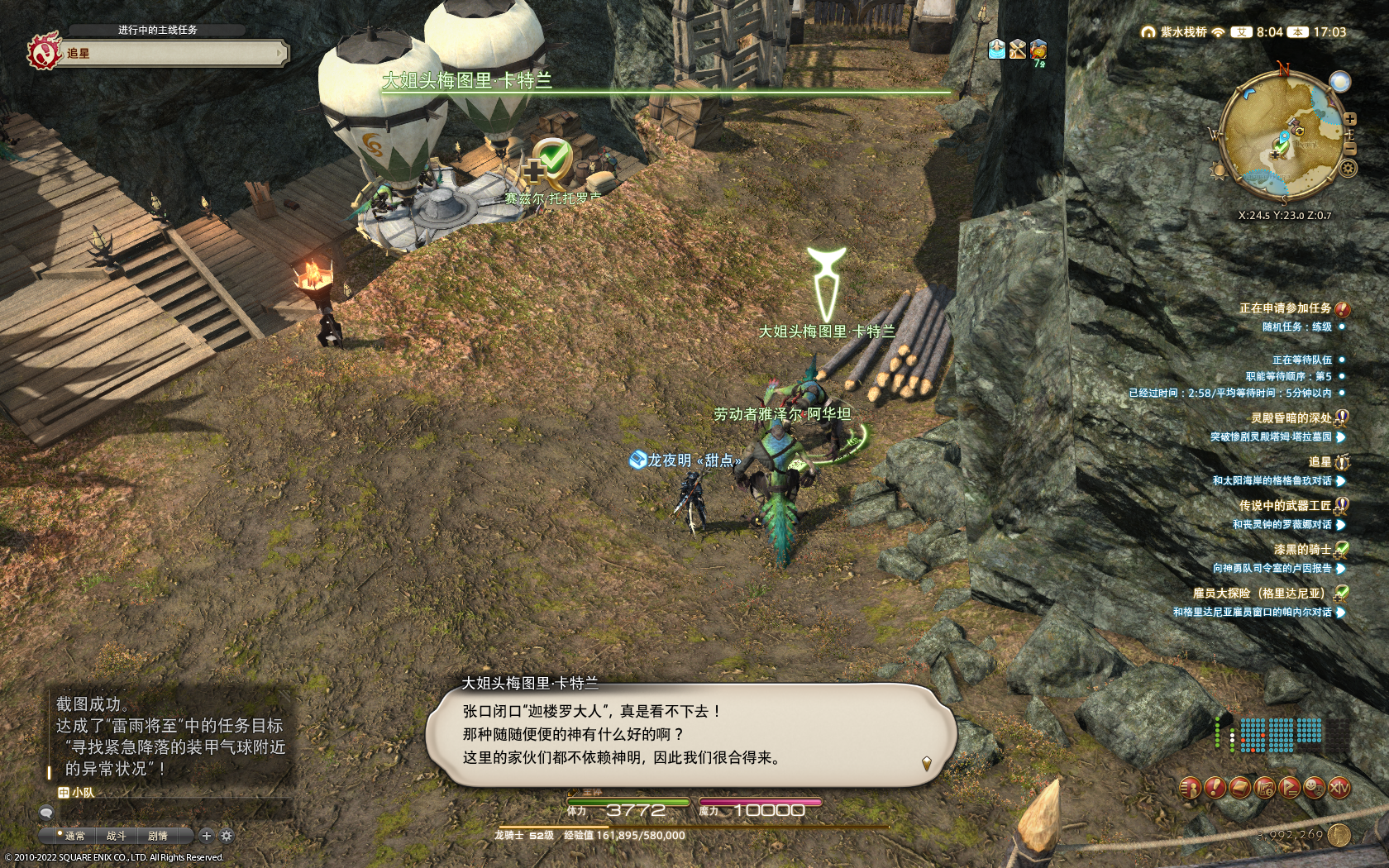This screenshot has height=868, width=1389.
Task: Open the Duty exclamation-mark menu icon
Action: (x=1214, y=788)
